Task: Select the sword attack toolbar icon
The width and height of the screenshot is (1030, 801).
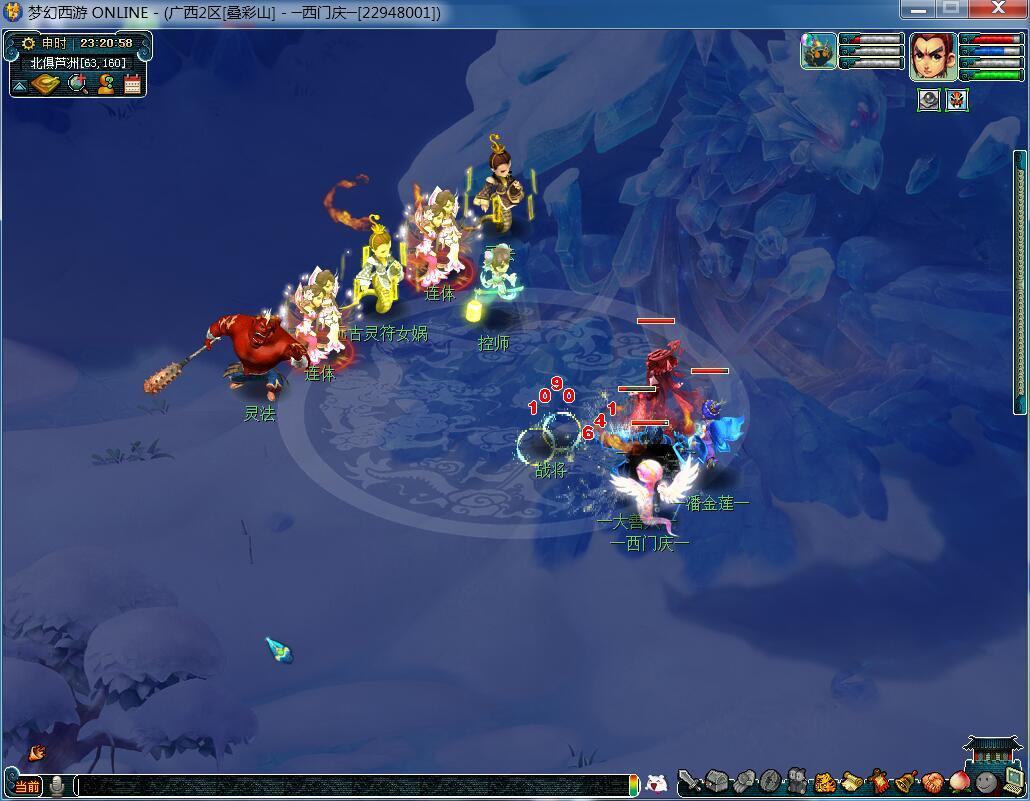Action: [689, 782]
